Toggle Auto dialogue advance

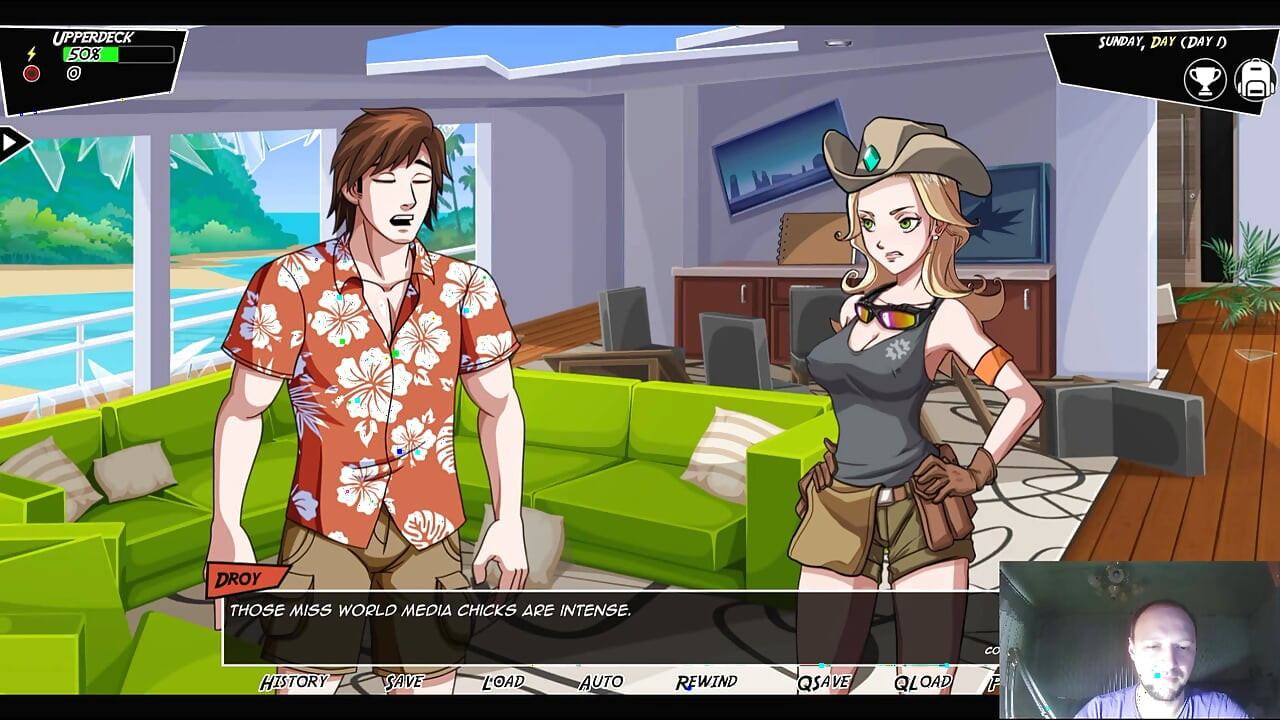[601, 682]
